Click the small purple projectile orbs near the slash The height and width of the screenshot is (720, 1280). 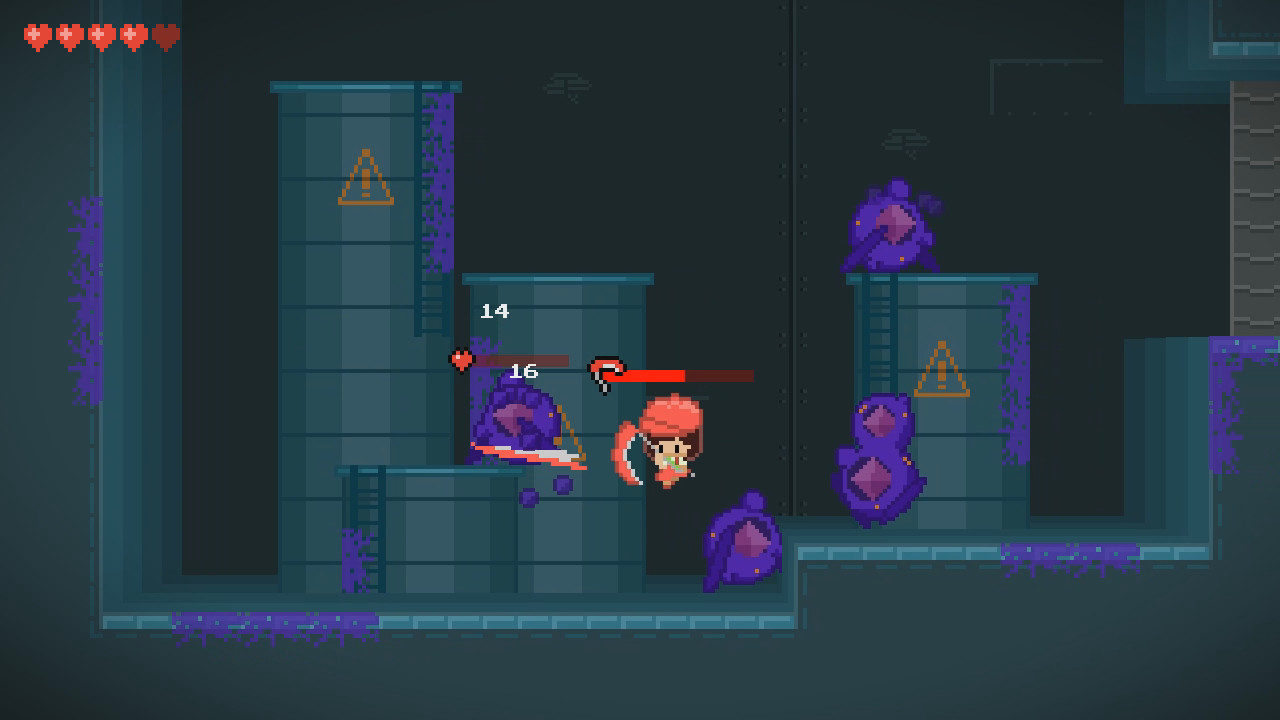click(543, 489)
